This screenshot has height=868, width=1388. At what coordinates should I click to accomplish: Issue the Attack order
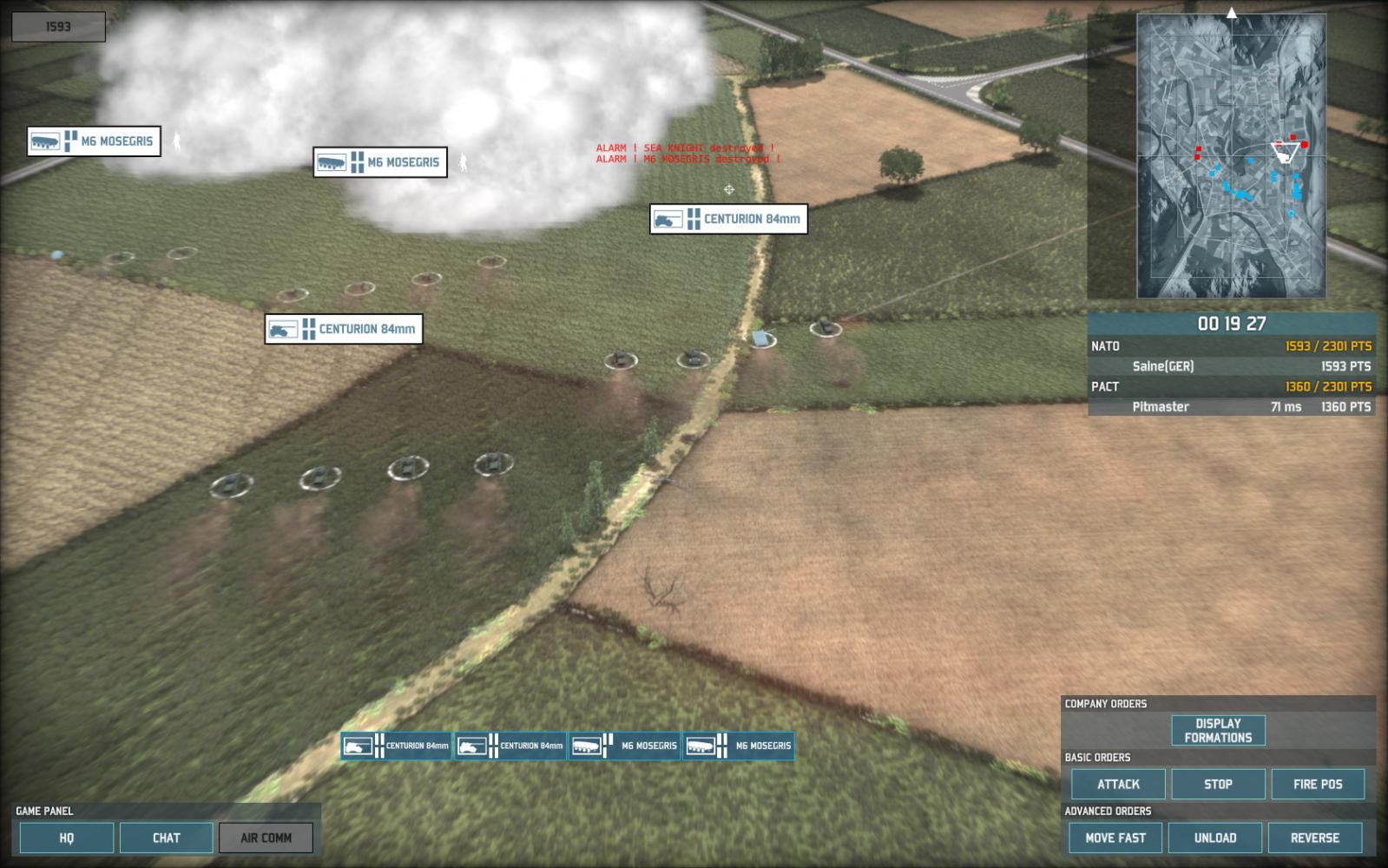tap(1118, 784)
